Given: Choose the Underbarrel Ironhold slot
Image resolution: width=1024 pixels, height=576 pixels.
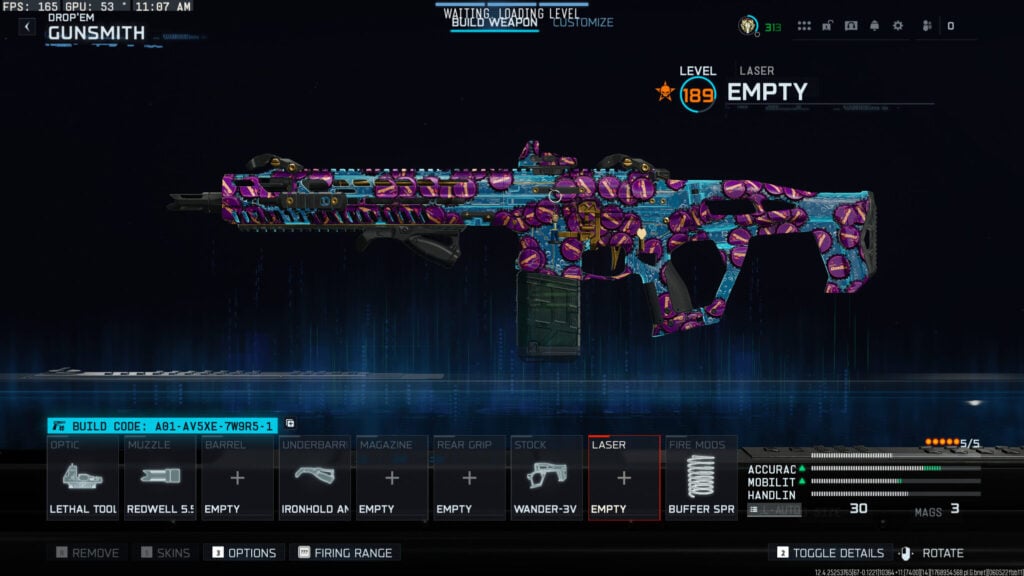Looking at the screenshot, I should pyautogui.click(x=314, y=477).
